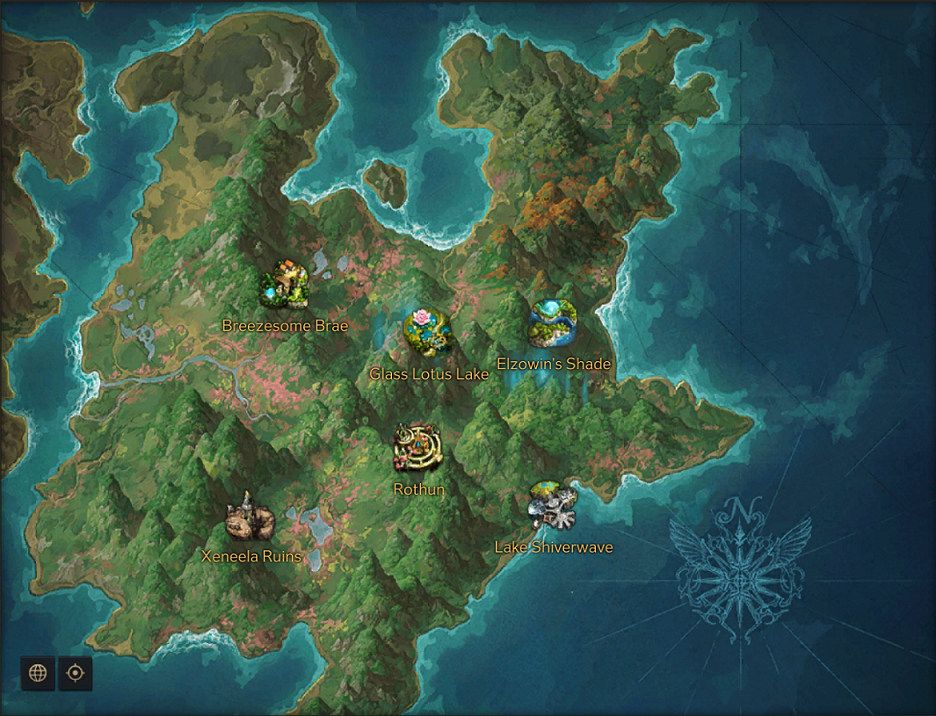Open Glass Lotus Lake location

point(429,332)
